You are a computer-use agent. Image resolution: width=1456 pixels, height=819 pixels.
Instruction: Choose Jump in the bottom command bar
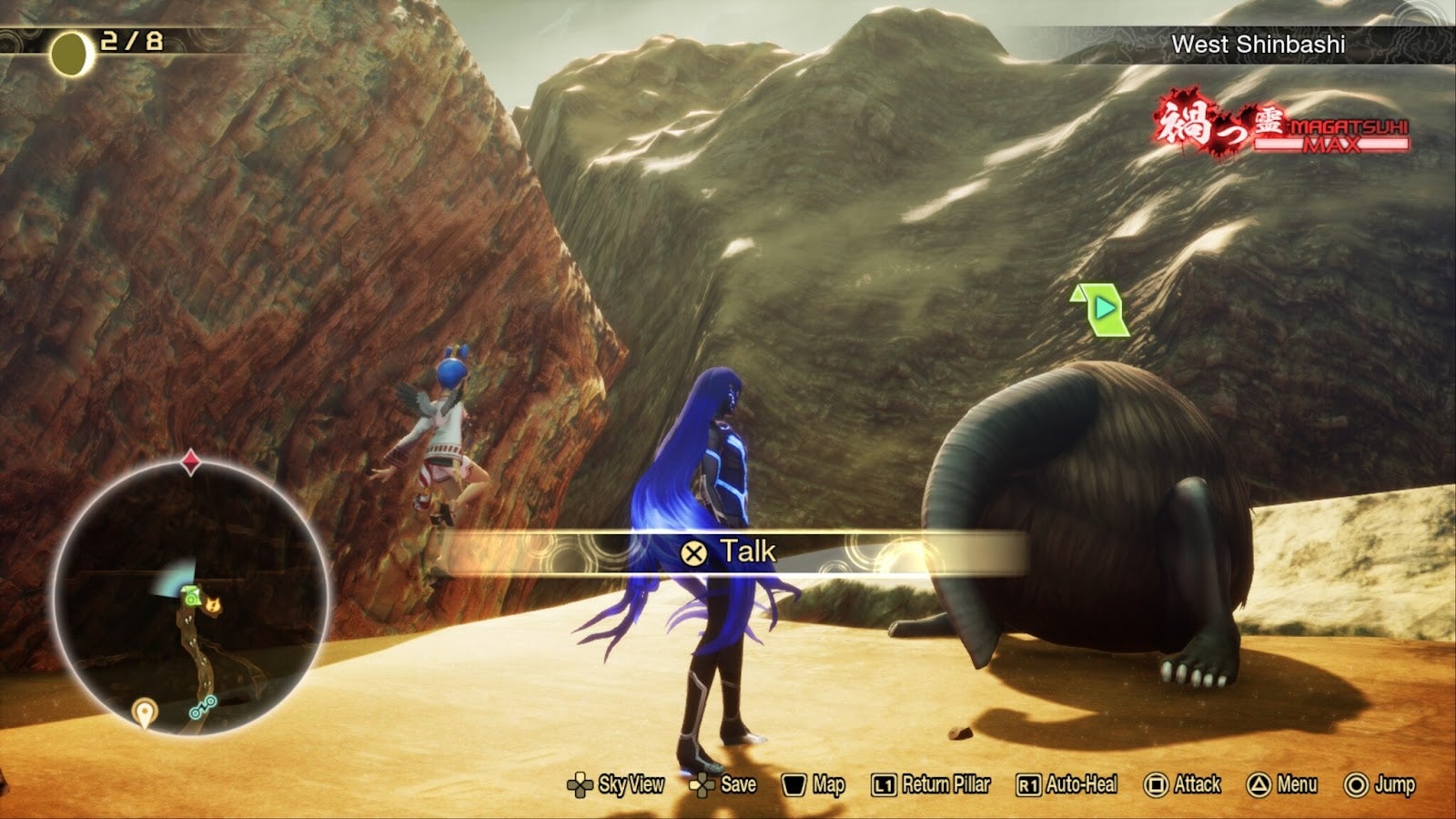[x=1380, y=784]
